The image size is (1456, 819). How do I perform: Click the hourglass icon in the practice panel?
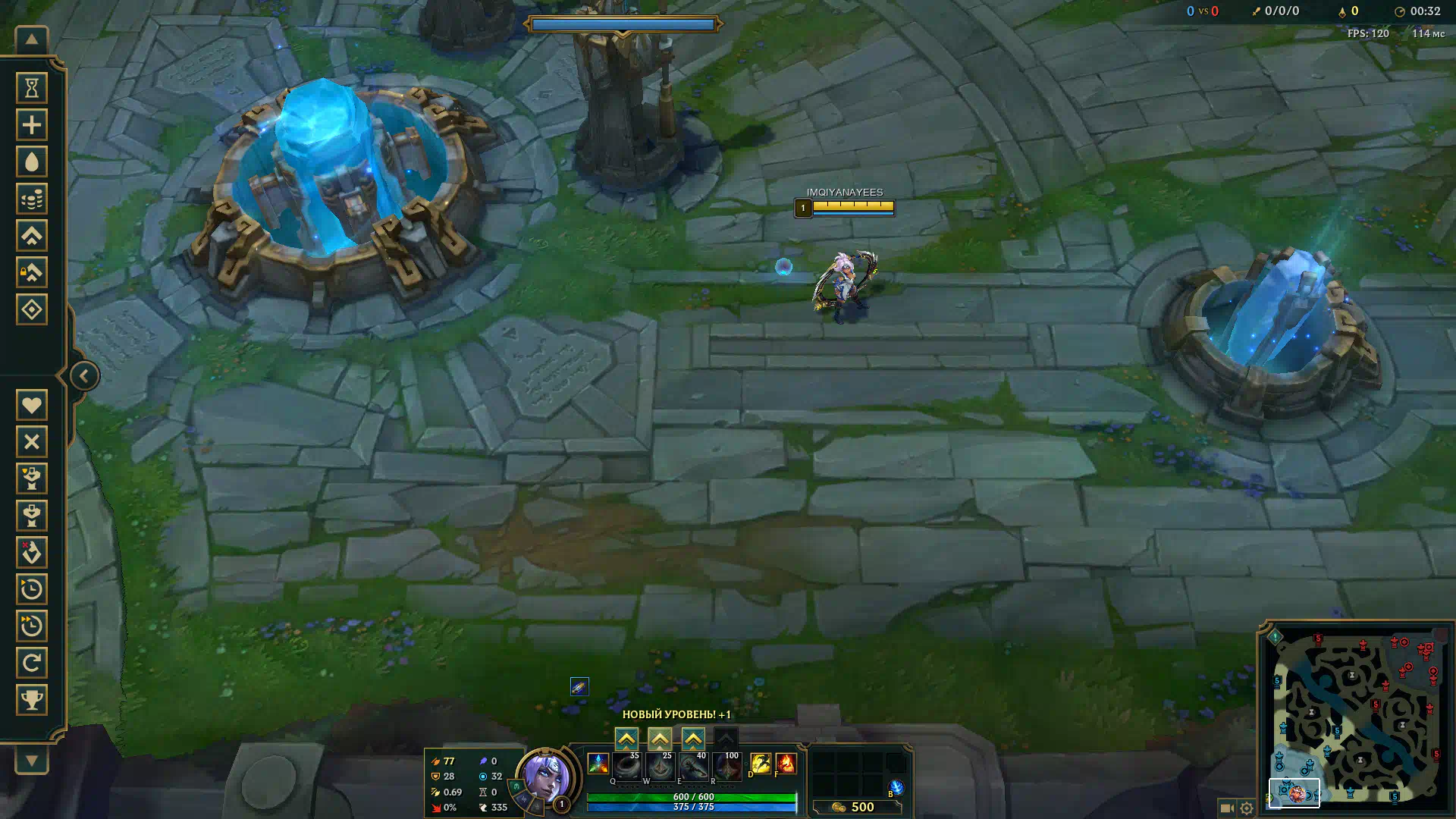tap(32, 88)
